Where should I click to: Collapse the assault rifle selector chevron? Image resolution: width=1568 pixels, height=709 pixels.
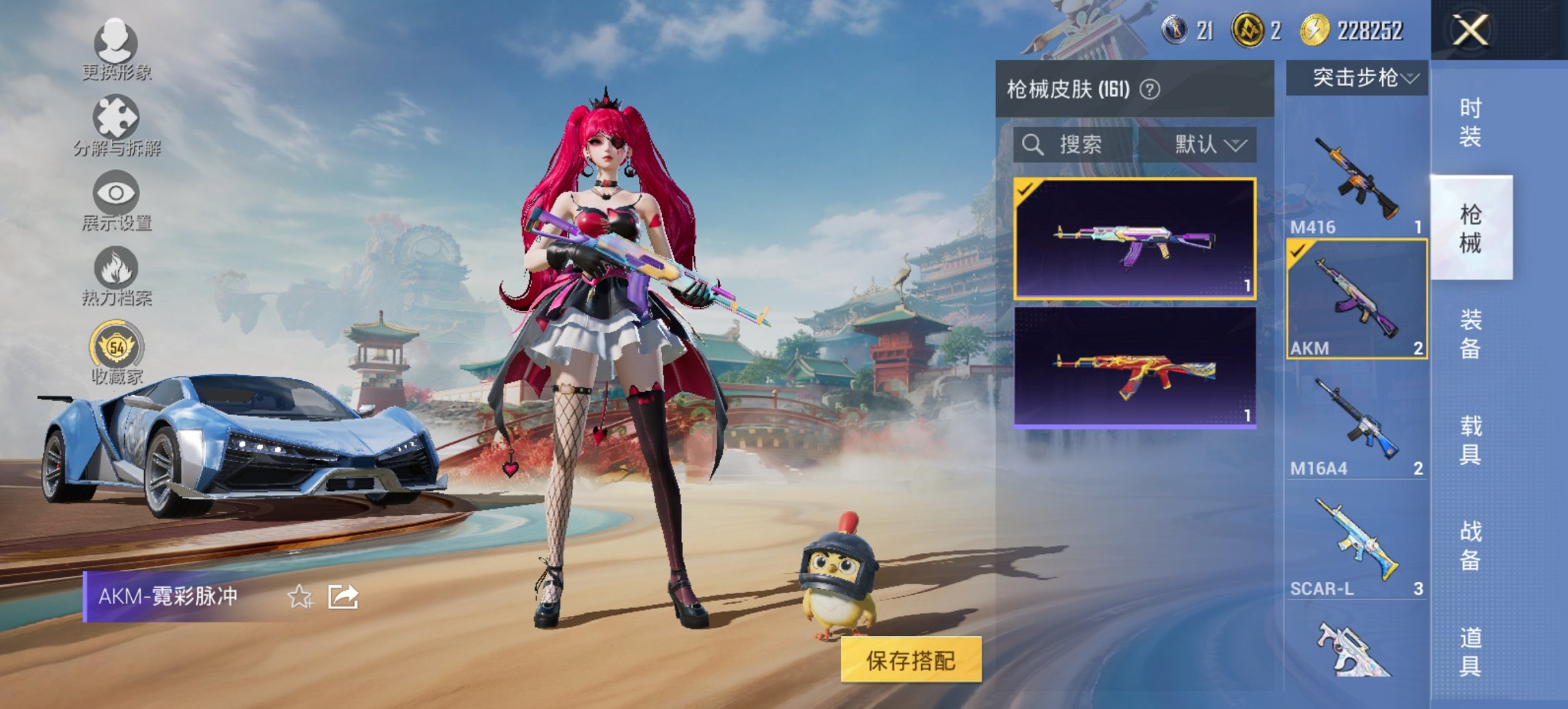(1412, 77)
